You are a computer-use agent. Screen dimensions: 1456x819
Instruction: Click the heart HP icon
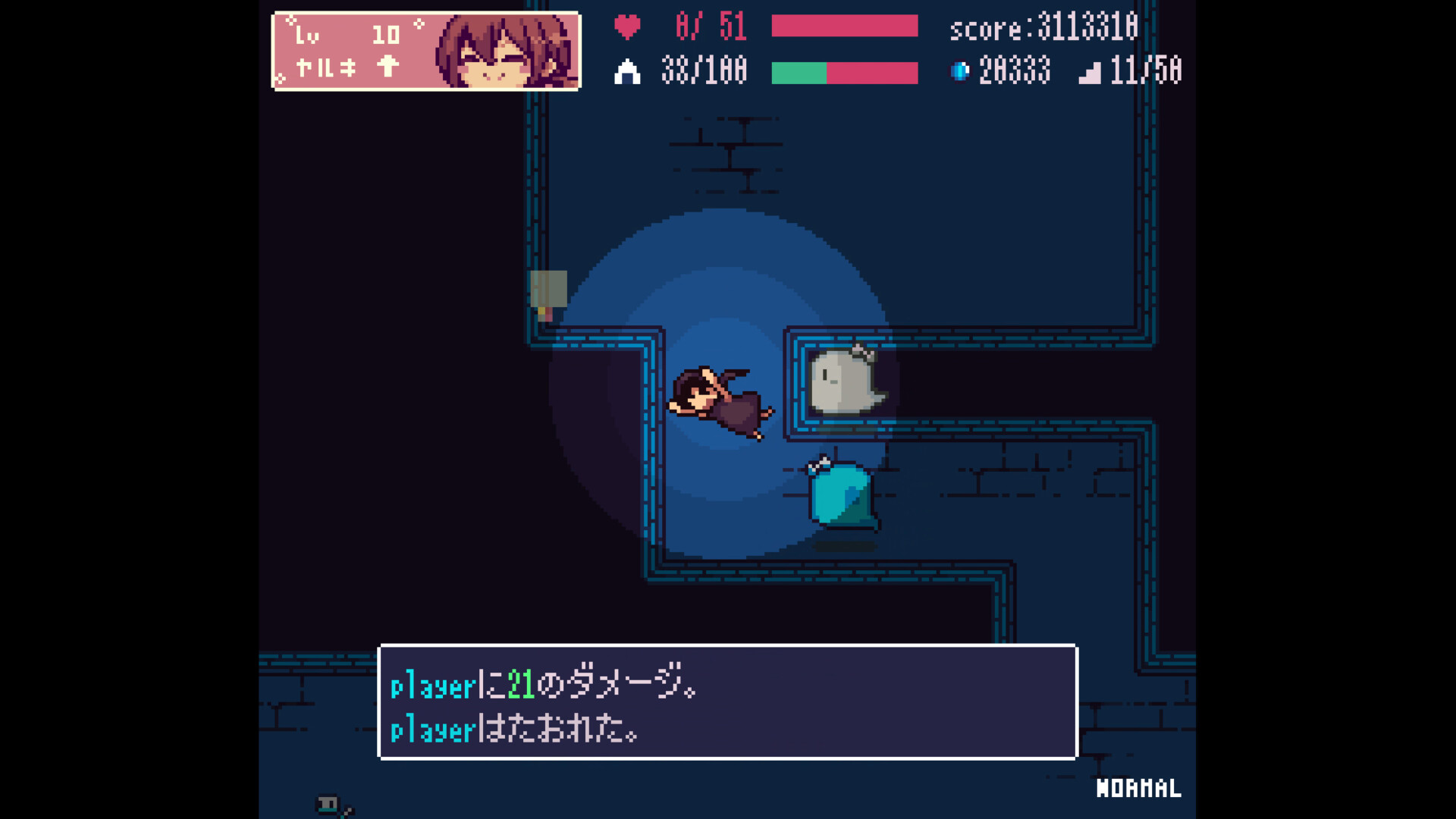[x=628, y=27]
